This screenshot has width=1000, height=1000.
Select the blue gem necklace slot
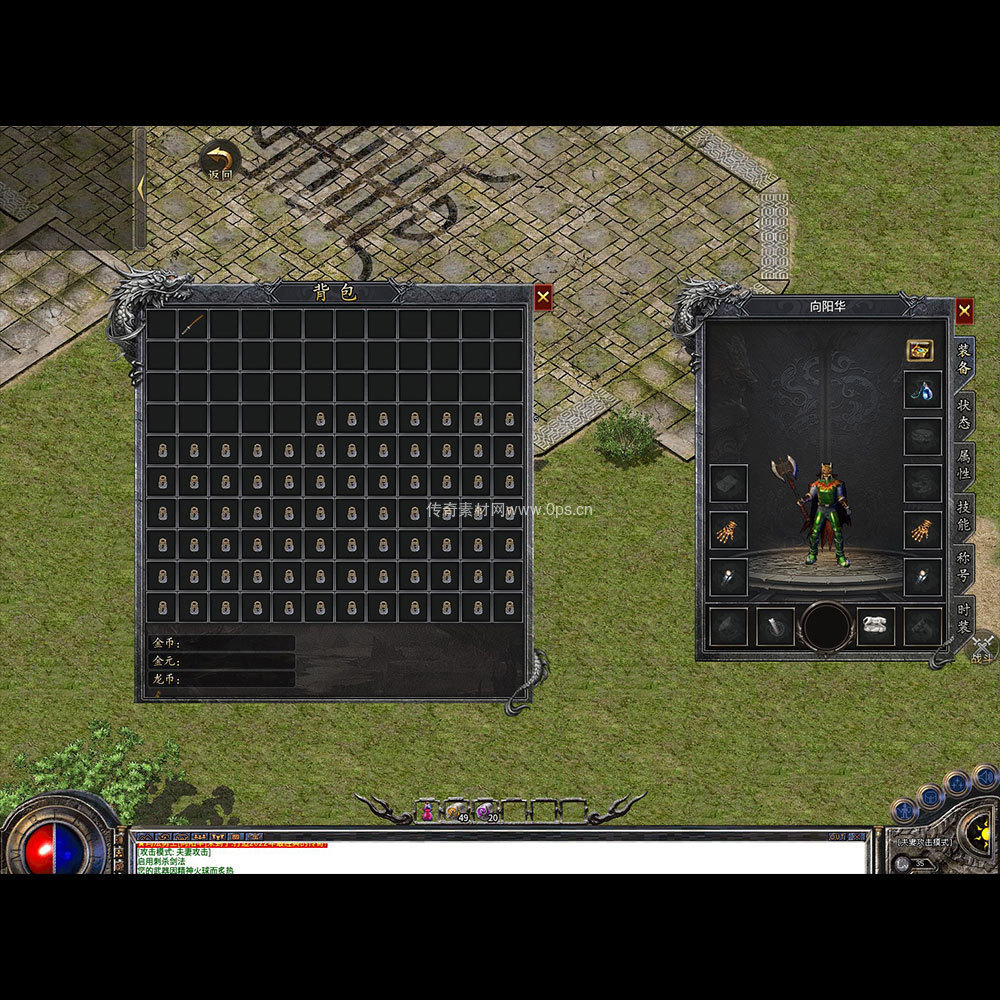pyautogui.click(x=922, y=389)
